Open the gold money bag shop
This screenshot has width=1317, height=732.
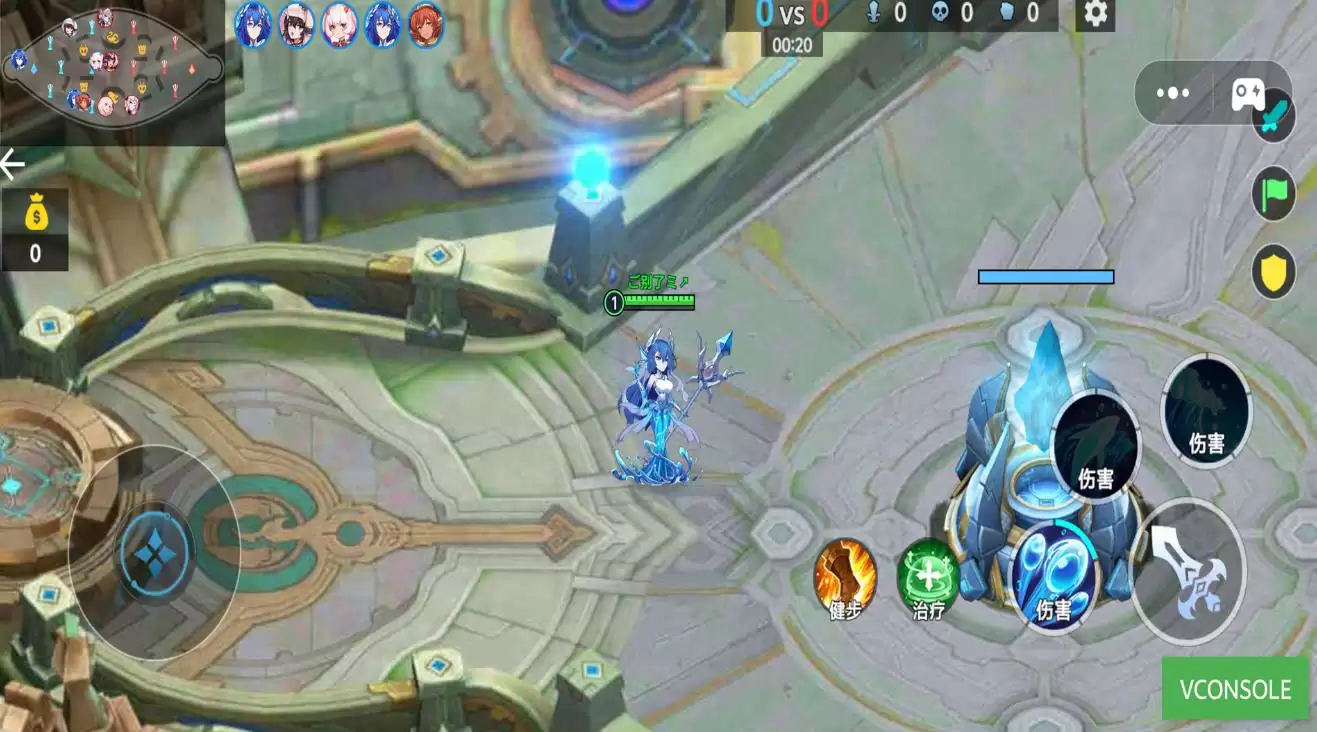[35, 230]
